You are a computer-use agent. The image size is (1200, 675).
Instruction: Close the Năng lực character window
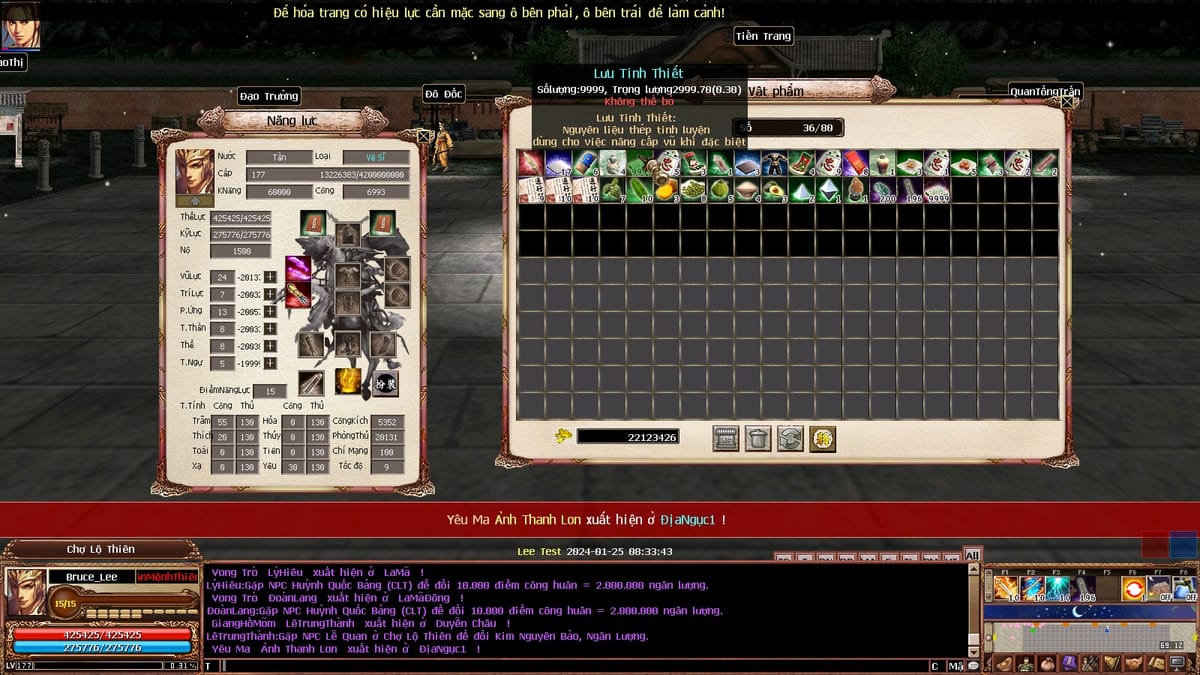(x=424, y=135)
